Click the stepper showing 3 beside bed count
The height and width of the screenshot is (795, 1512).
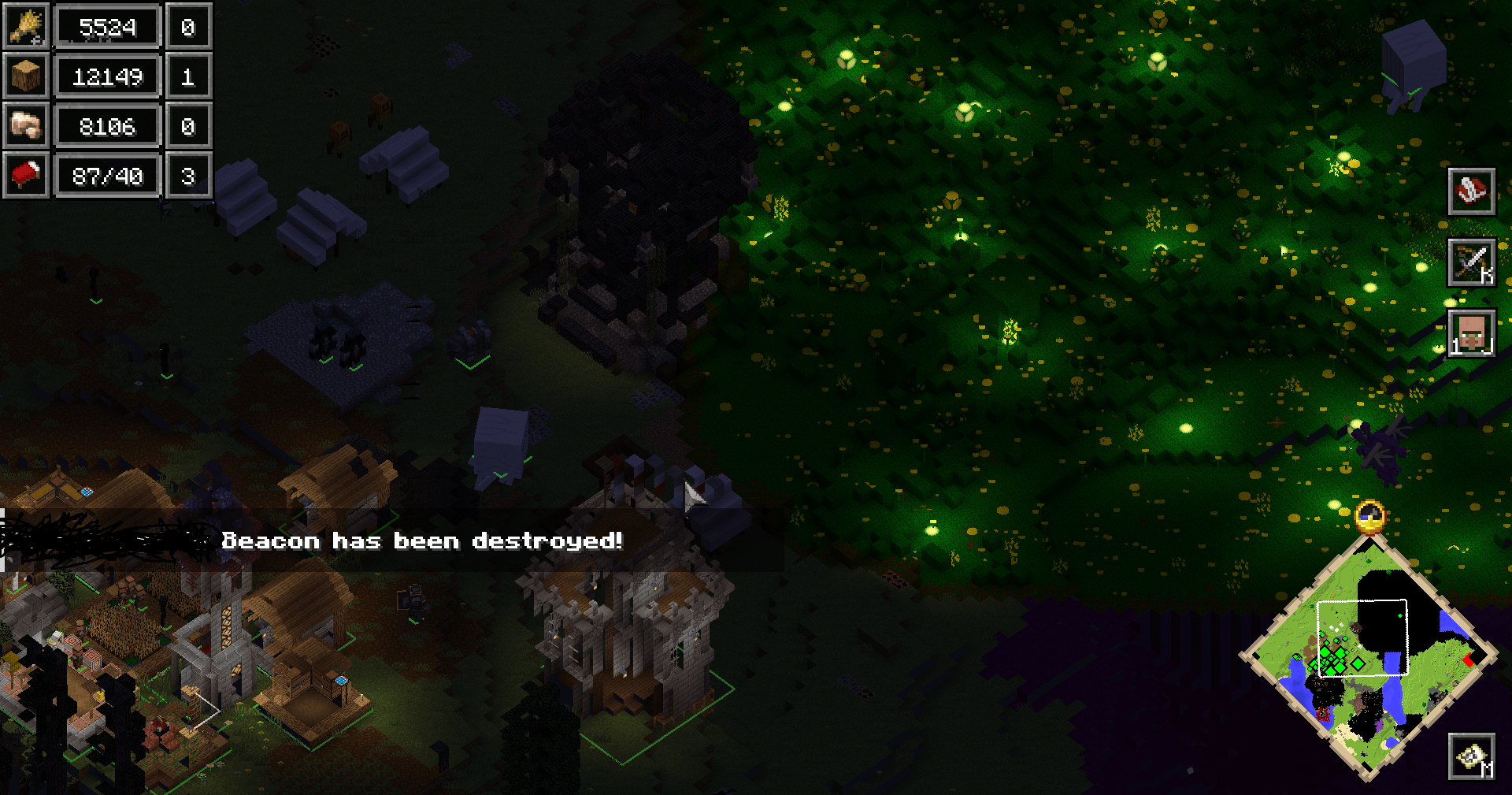click(189, 176)
